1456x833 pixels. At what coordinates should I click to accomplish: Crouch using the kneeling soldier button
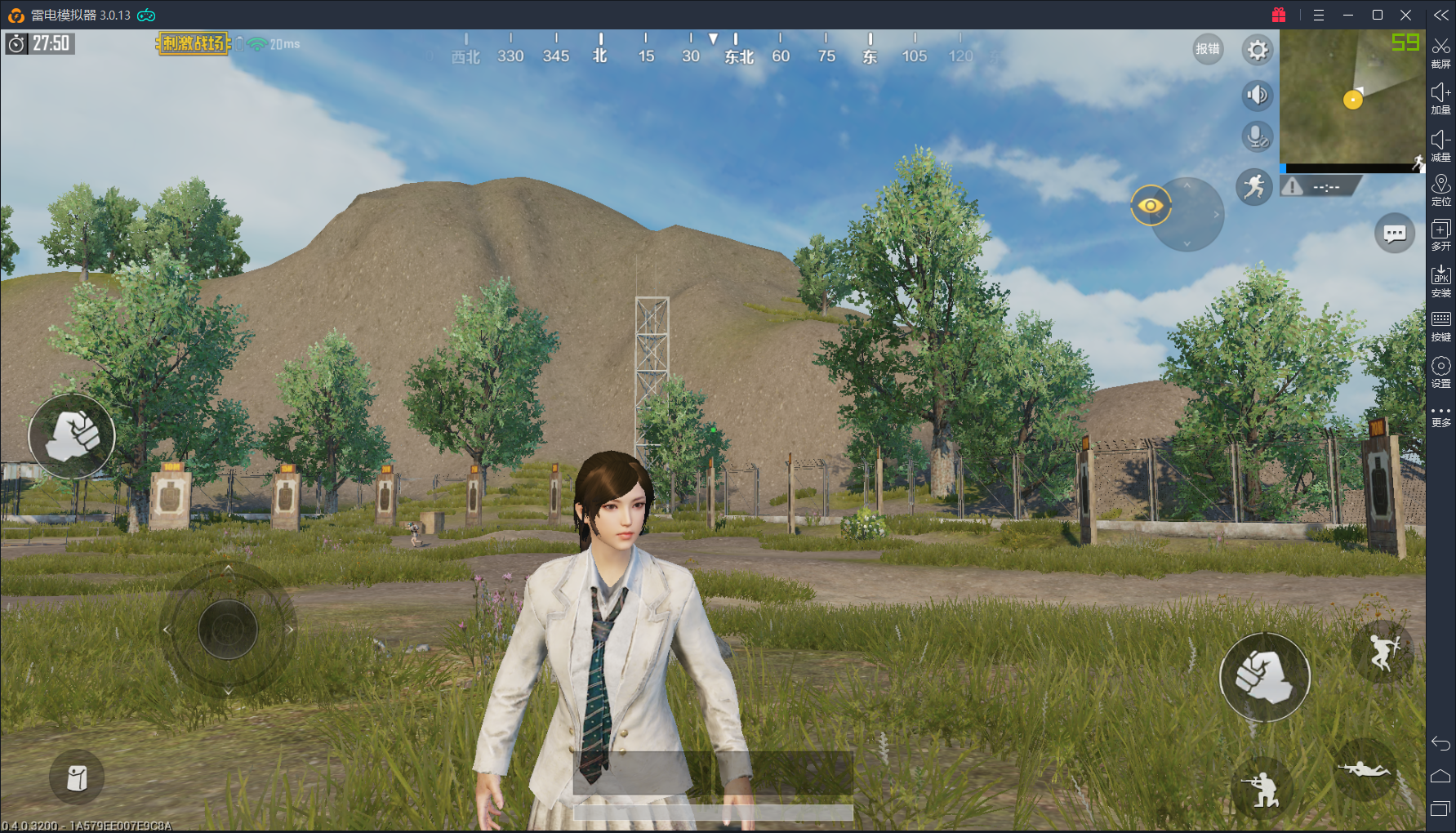pos(1262,788)
